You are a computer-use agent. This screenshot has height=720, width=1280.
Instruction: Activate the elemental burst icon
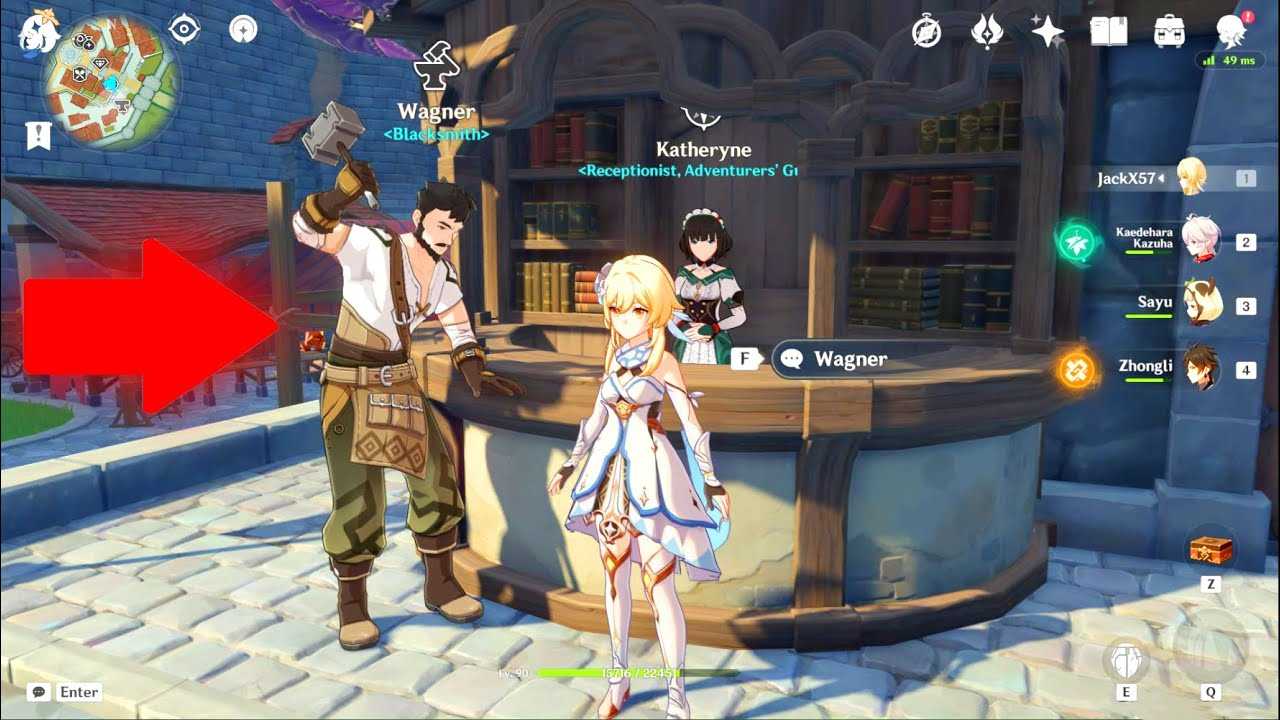1210,652
